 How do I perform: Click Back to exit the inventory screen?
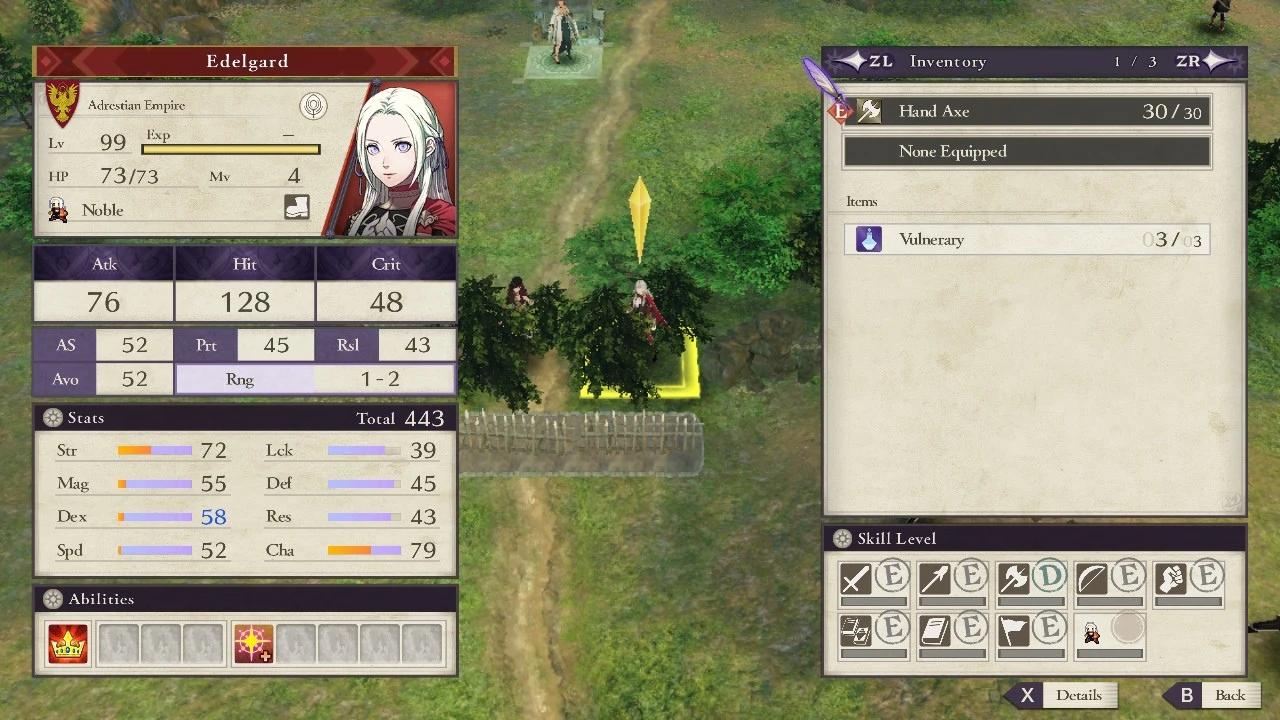click(1231, 695)
